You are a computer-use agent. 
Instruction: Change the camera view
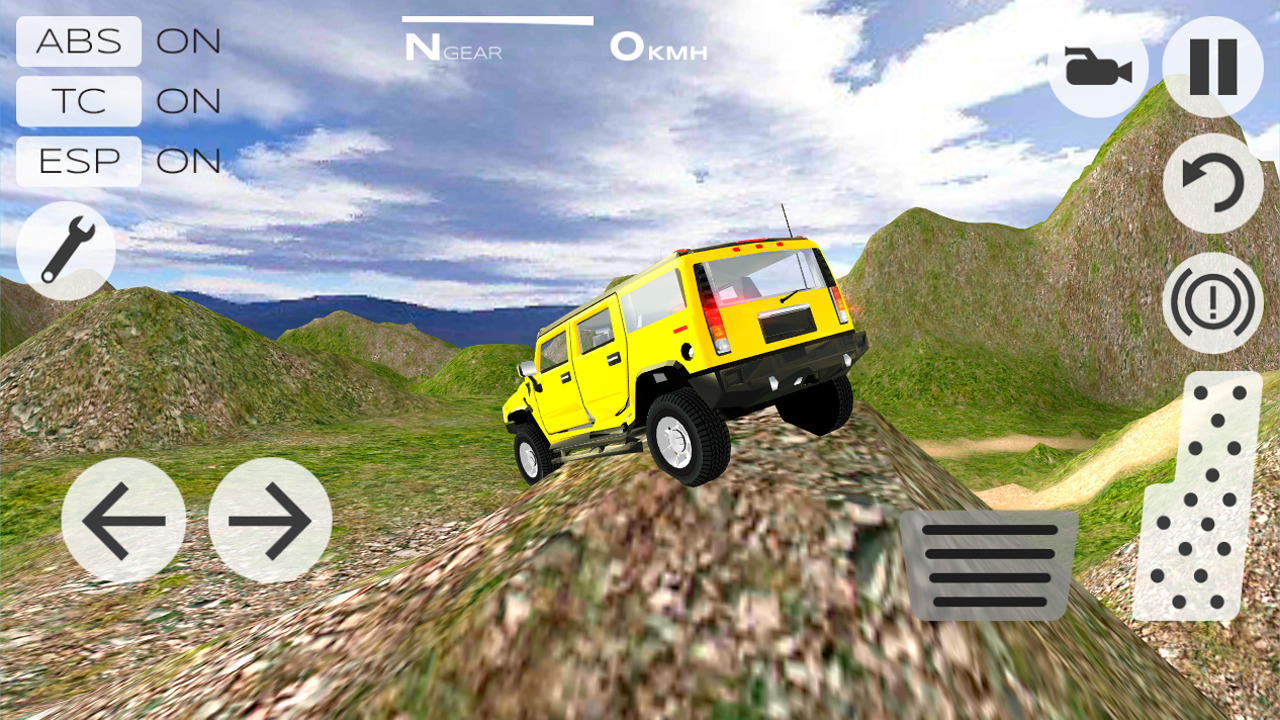coord(1098,68)
